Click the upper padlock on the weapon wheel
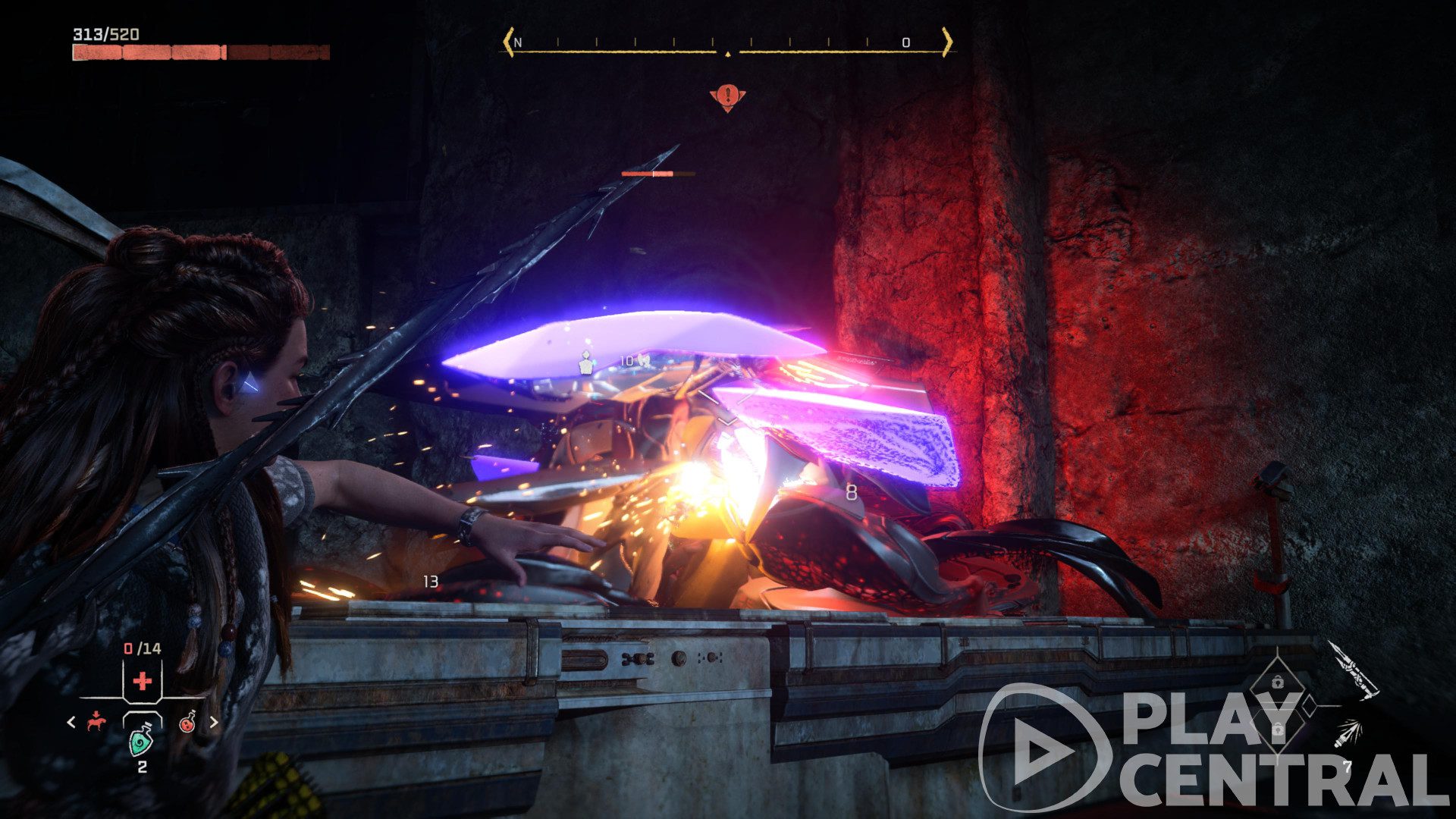Screen dimensions: 1456x819 (1276, 681)
